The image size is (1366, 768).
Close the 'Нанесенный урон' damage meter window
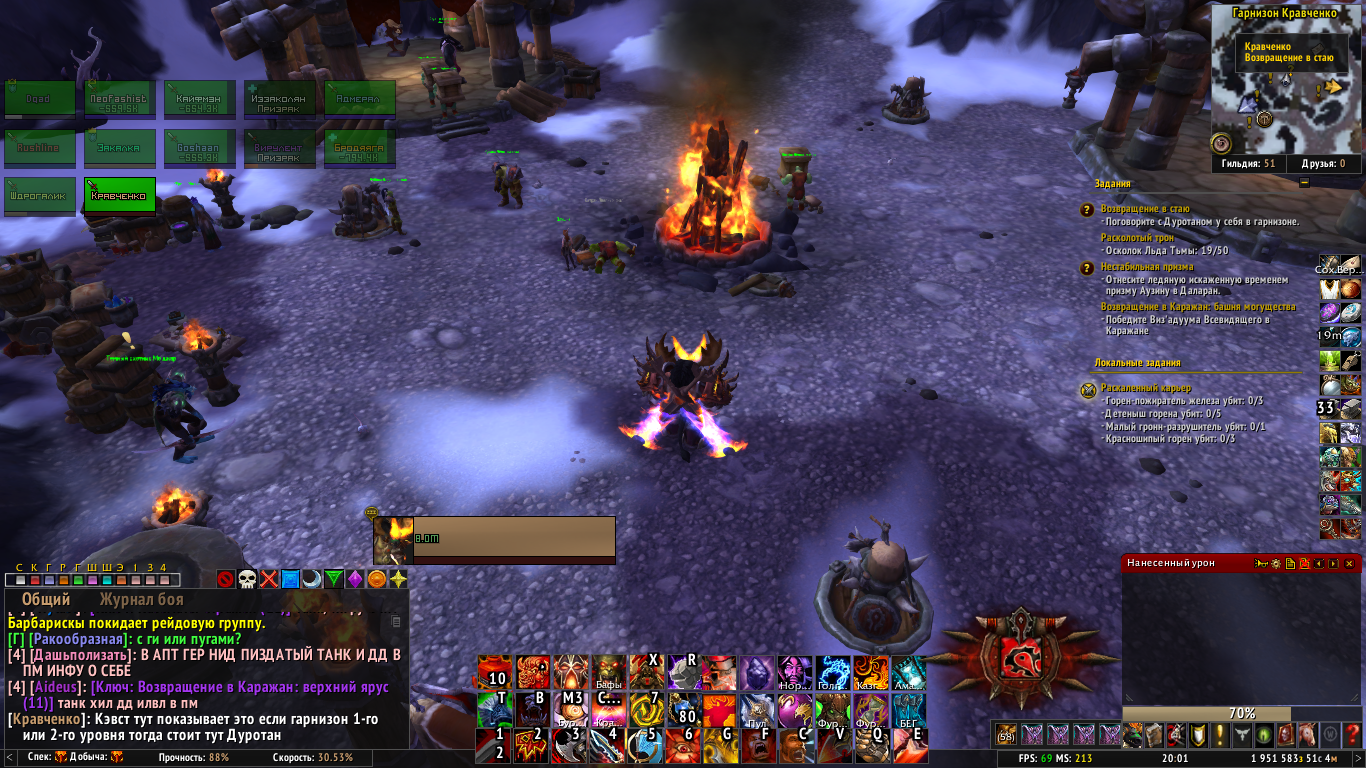(1349, 564)
